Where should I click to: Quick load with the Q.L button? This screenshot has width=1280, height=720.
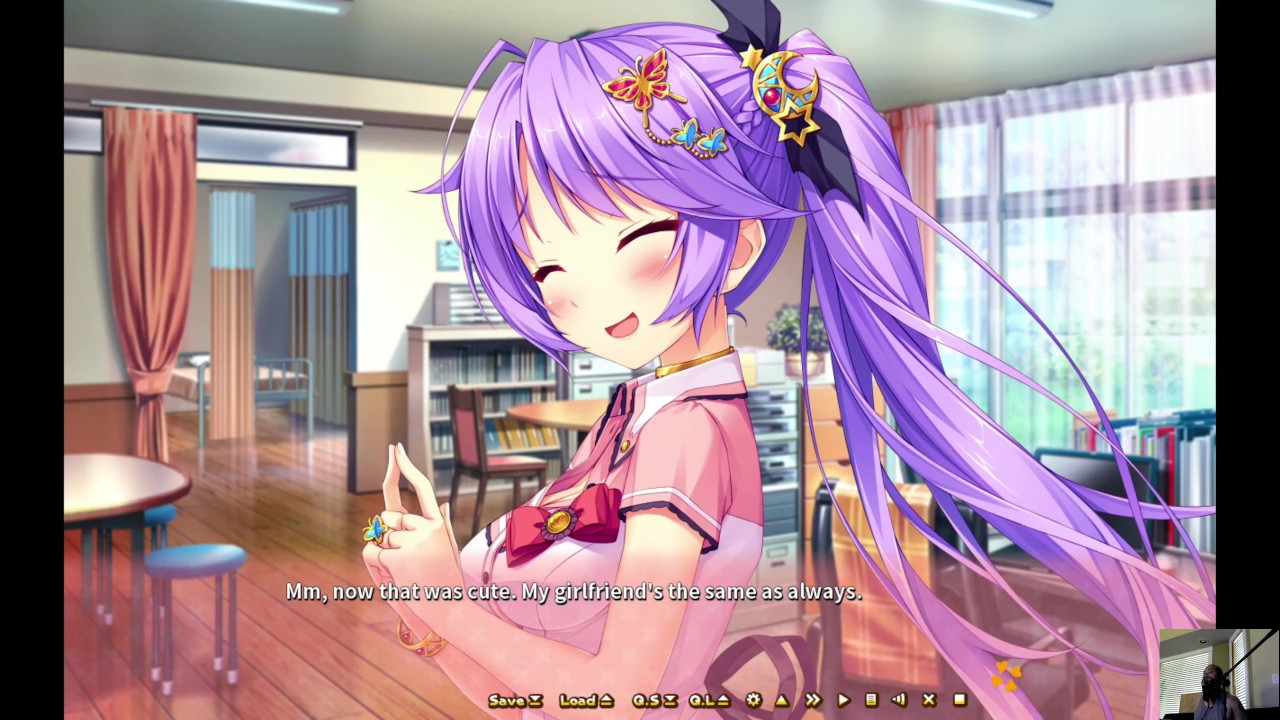point(709,701)
